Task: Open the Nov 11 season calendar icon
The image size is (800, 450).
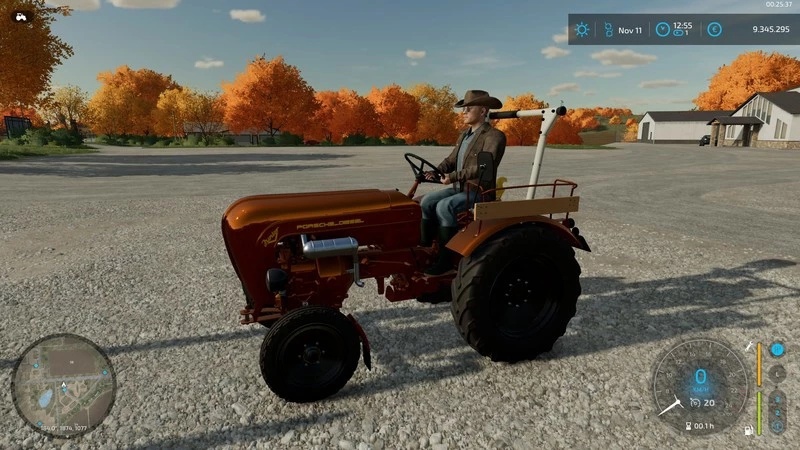Action: [607, 30]
